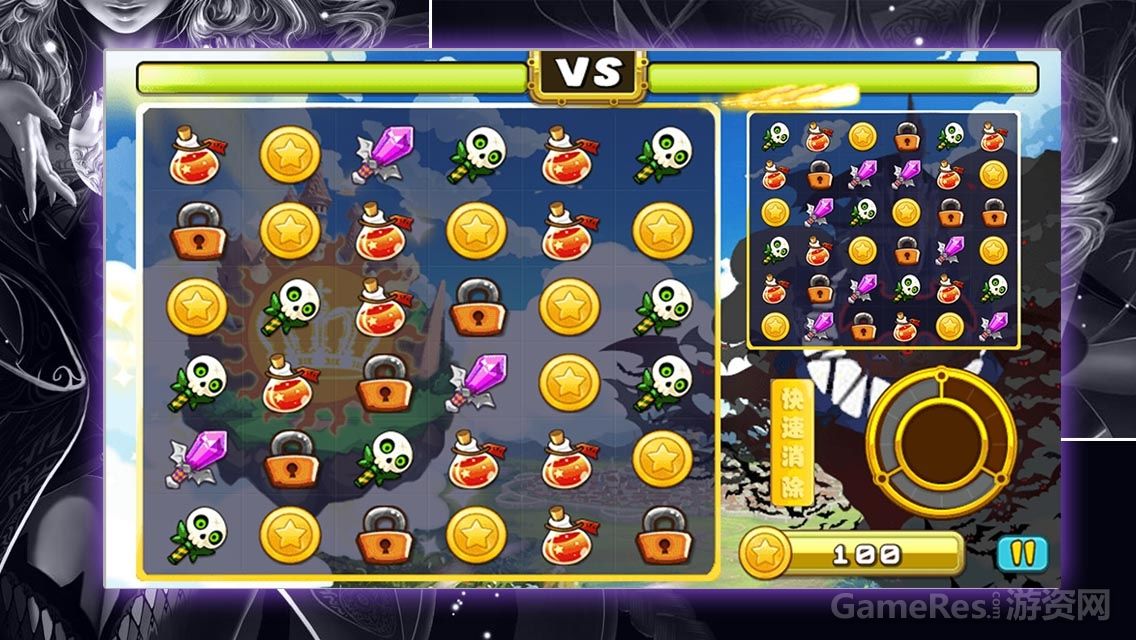Pause the game with the cyan button
Image resolution: width=1136 pixels, height=640 pixels.
1021,552
